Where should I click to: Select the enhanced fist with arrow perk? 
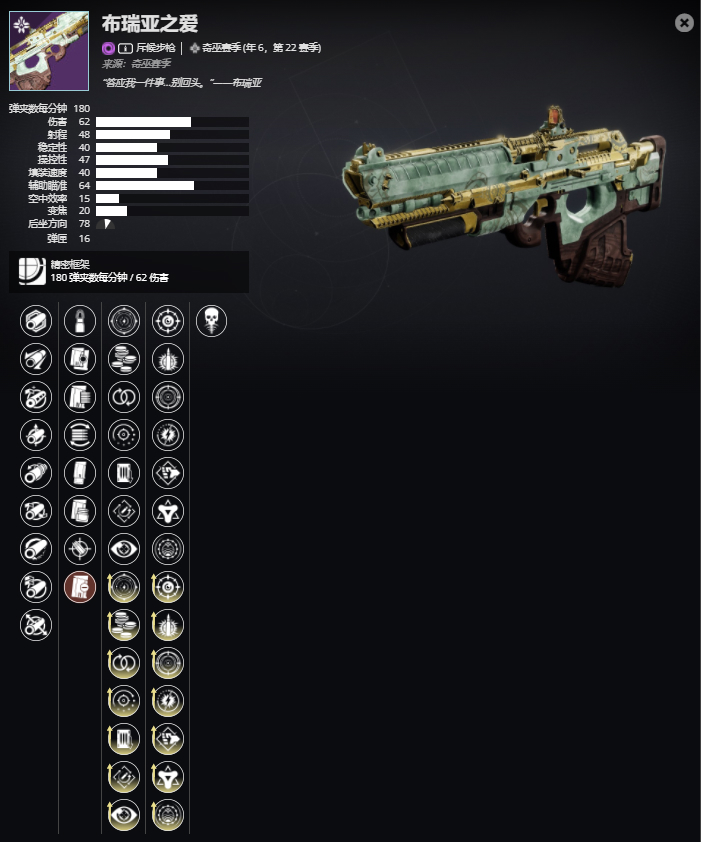click(168, 739)
